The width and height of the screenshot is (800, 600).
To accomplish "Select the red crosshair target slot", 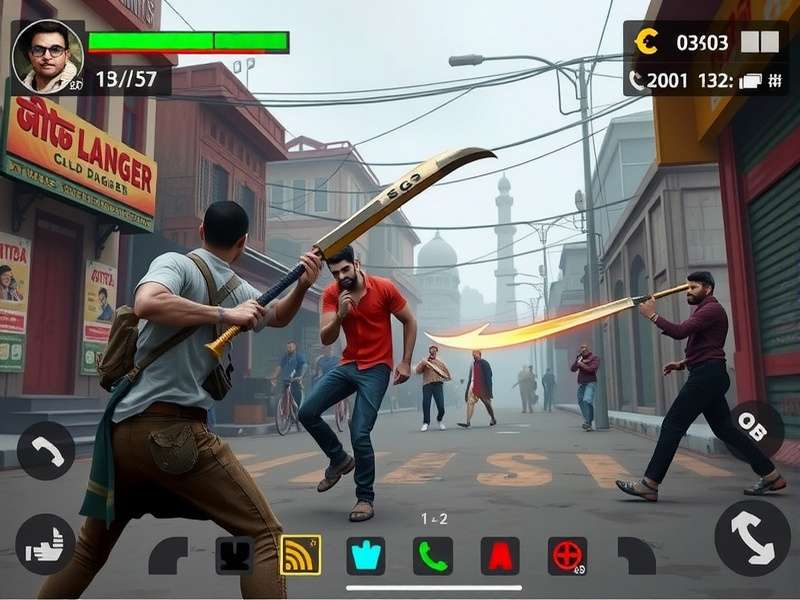I will 567,555.
